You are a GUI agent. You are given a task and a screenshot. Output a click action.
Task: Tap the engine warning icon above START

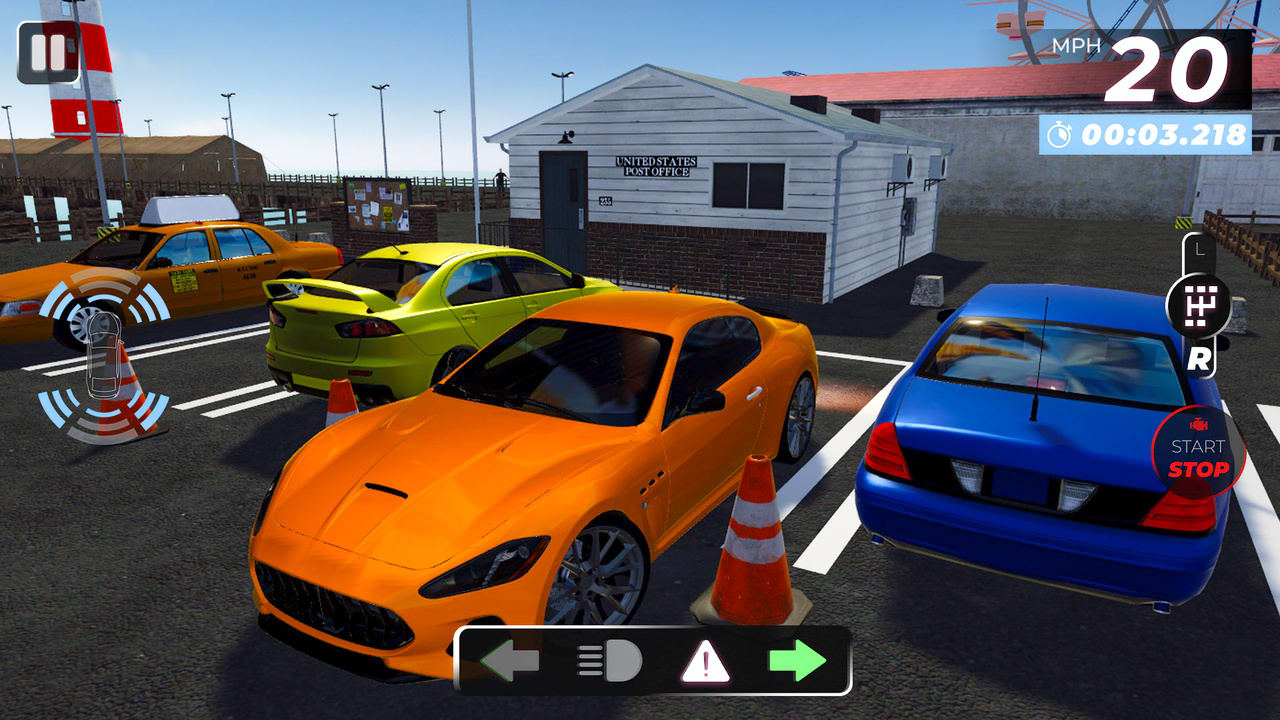pos(1197,422)
